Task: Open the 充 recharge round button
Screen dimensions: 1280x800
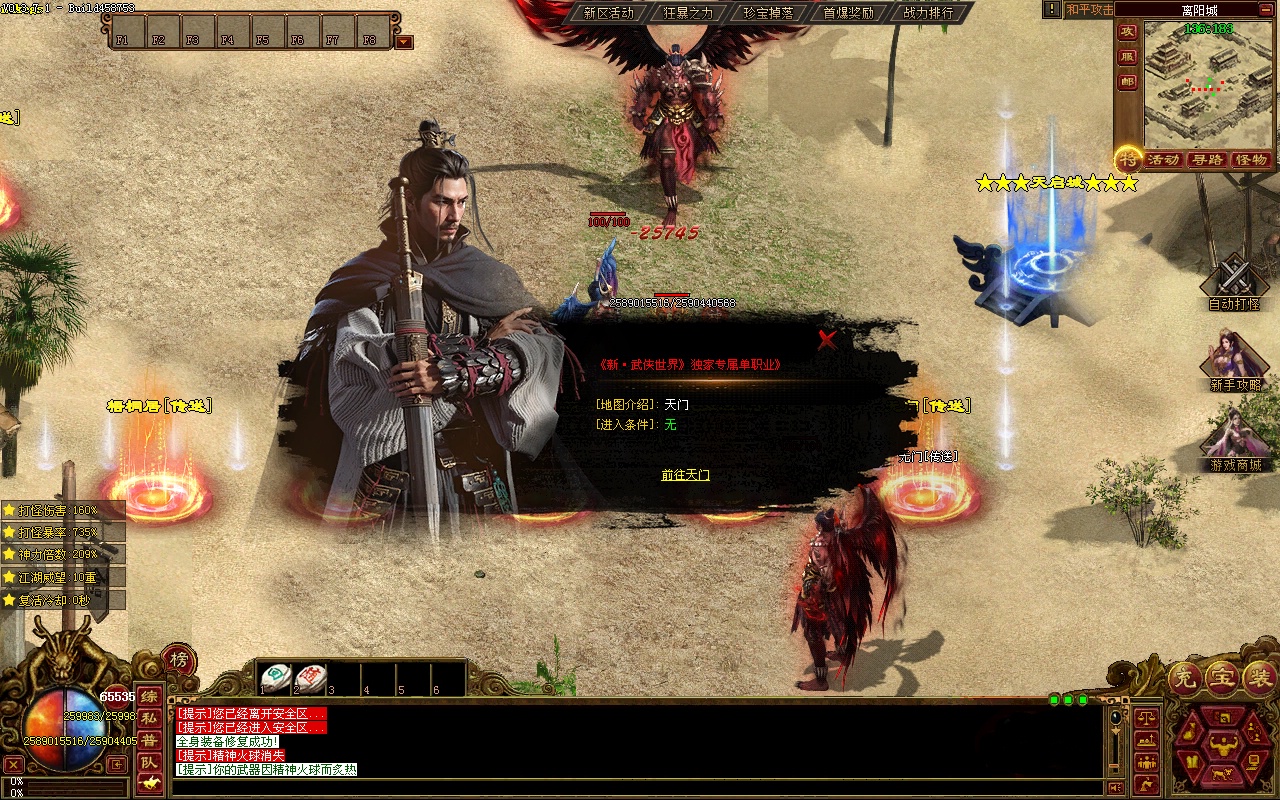Action: pyautogui.click(x=1184, y=679)
